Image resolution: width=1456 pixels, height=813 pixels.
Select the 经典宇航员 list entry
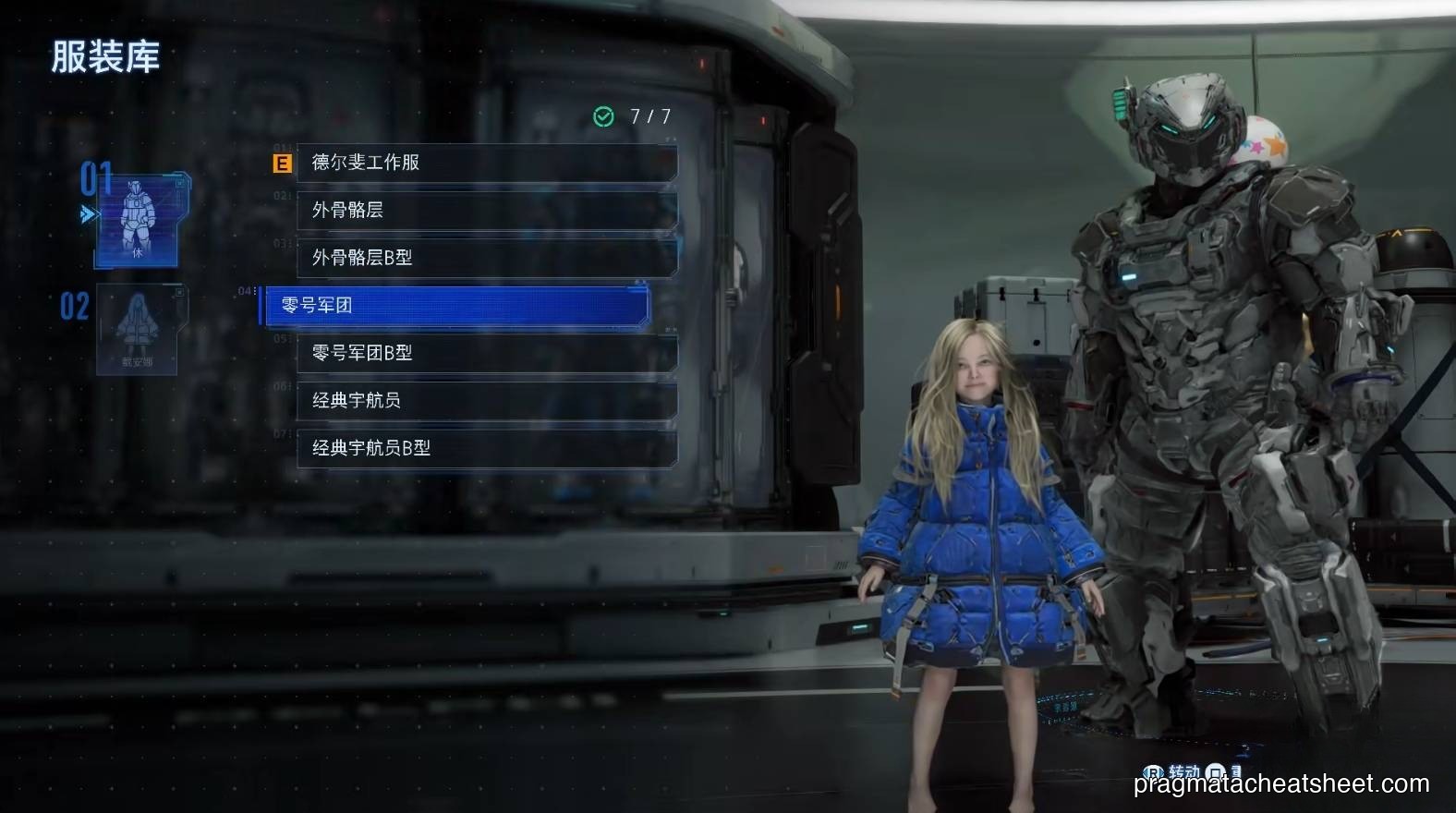(480, 401)
